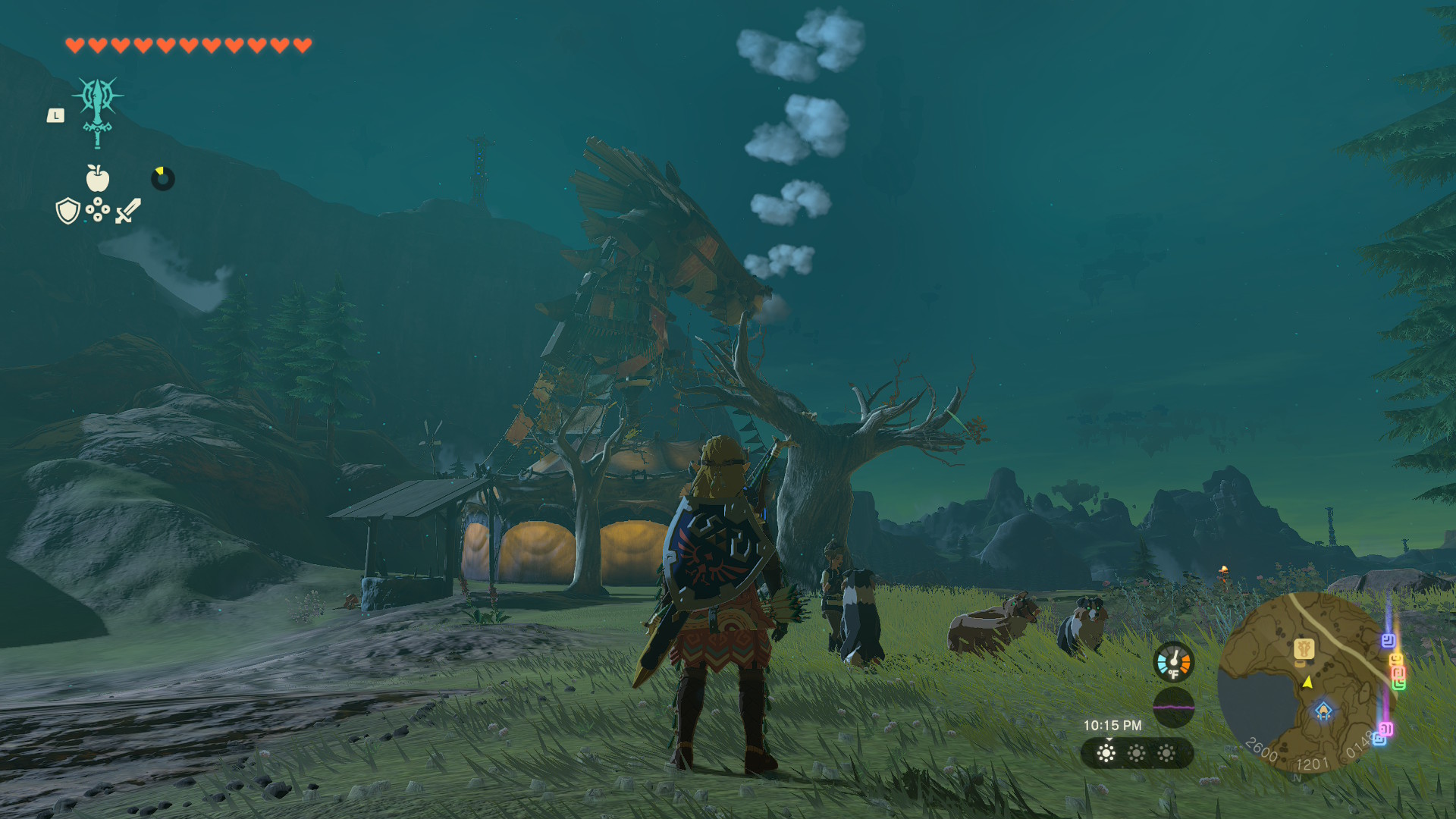Select the apple quick-item icon
Viewport: 1456px width, 819px height.
pyautogui.click(x=98, y=179)
